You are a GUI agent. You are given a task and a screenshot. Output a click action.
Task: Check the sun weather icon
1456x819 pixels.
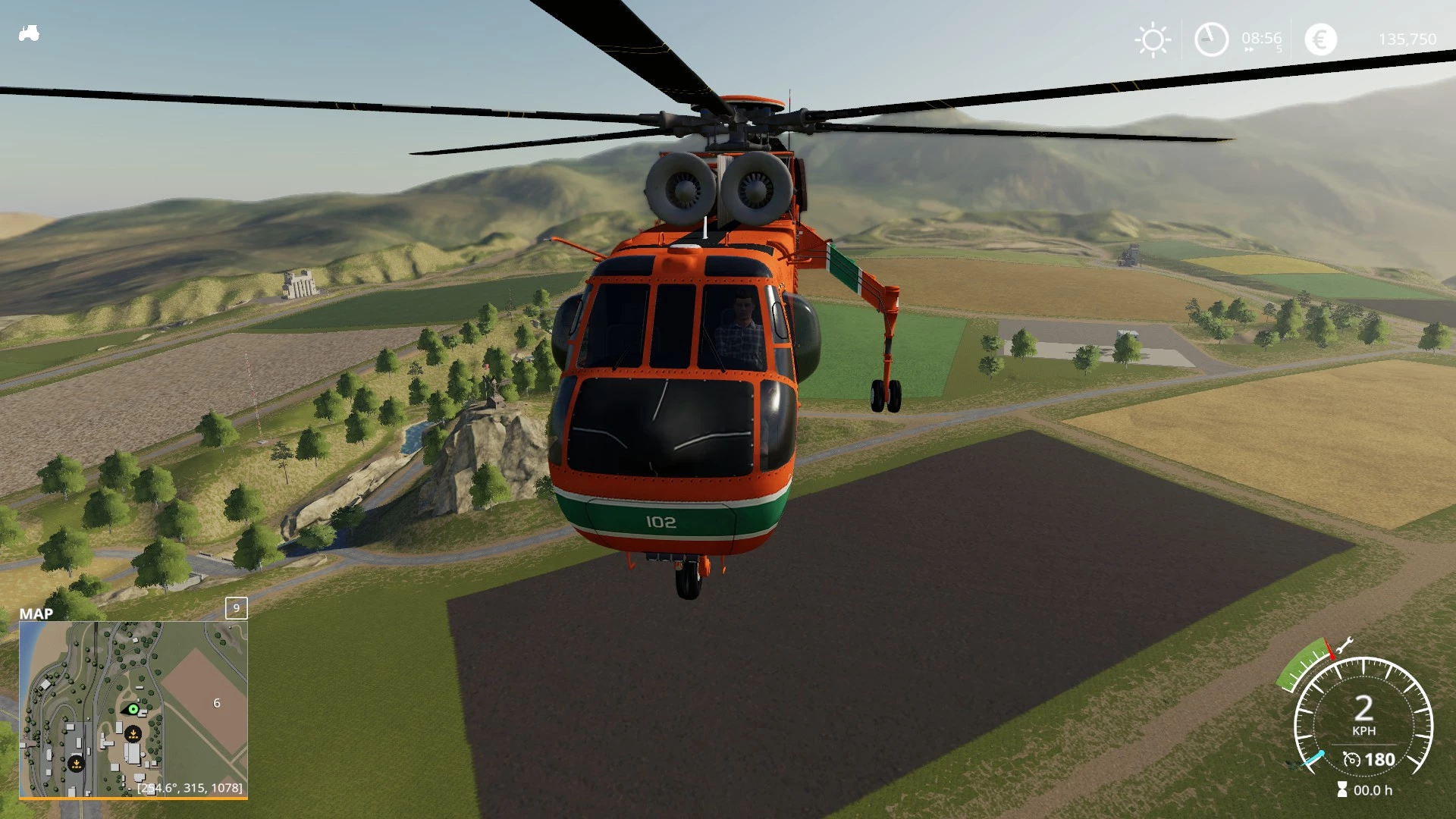click(x=1153, y=39)
